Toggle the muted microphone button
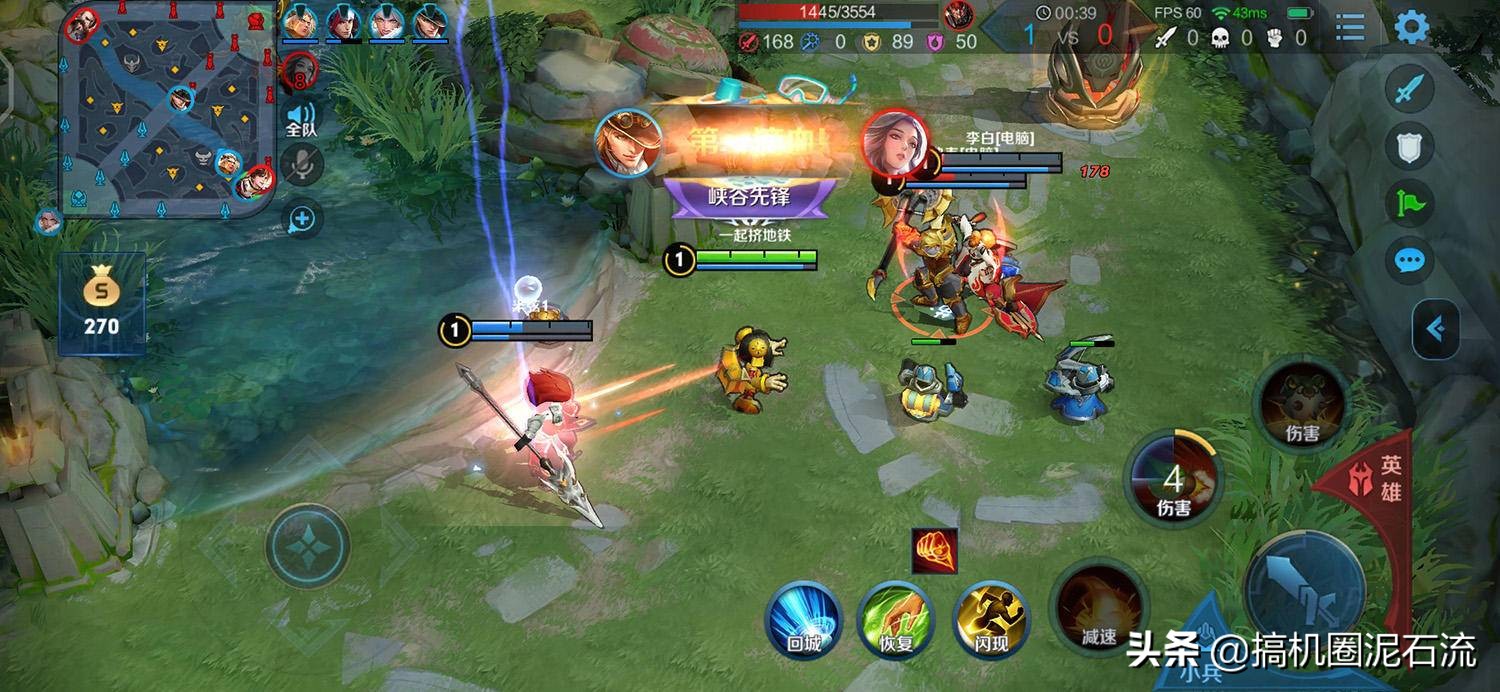 coord(301,165)
